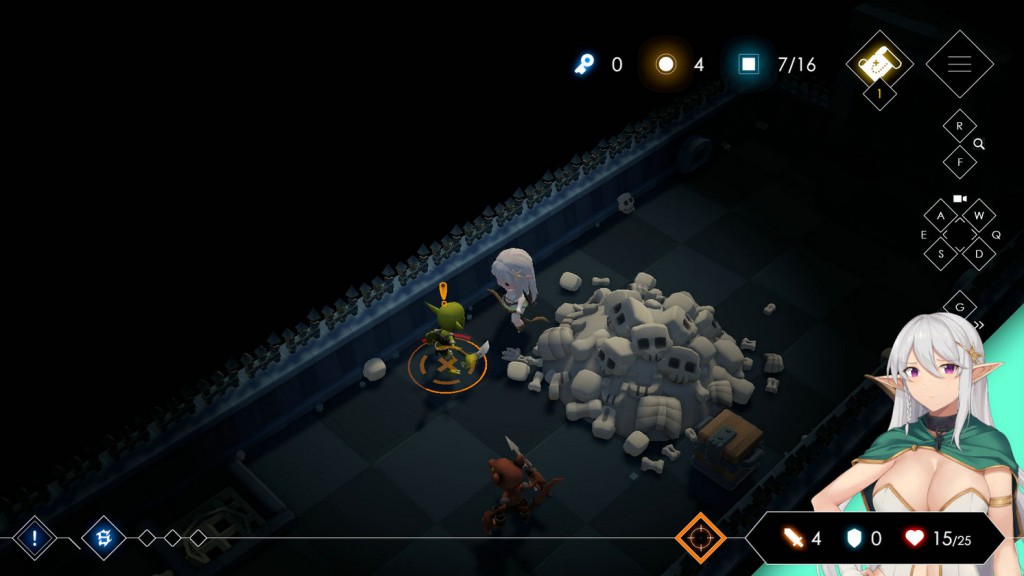
Task: Click the blue exclamation mark diamond
Action: (x=34, y=538)
